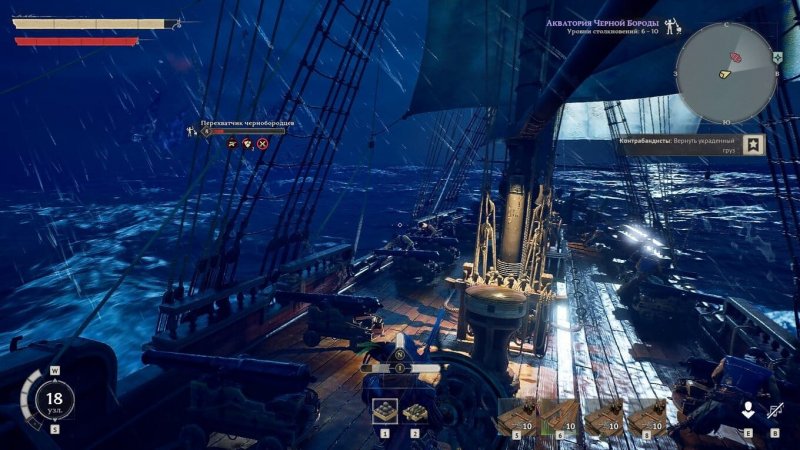Click the yellow player ship marker on the minimap
The height and width of the screenshot is (450, 800).
pos(725,74)
